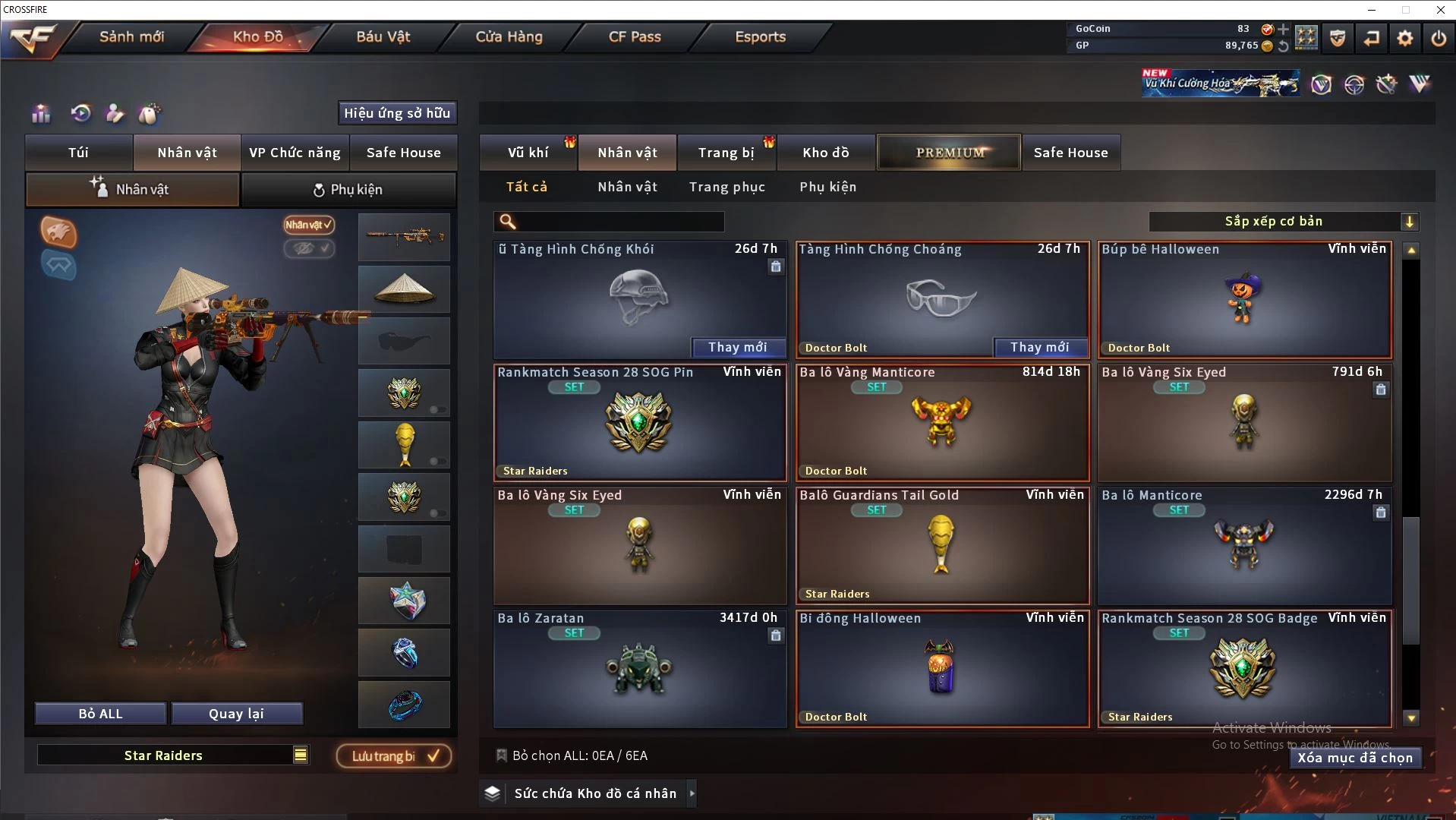Select the Búp bê Halloween item
Viewport: 1456px width, 820px height.
[1244, 300]
